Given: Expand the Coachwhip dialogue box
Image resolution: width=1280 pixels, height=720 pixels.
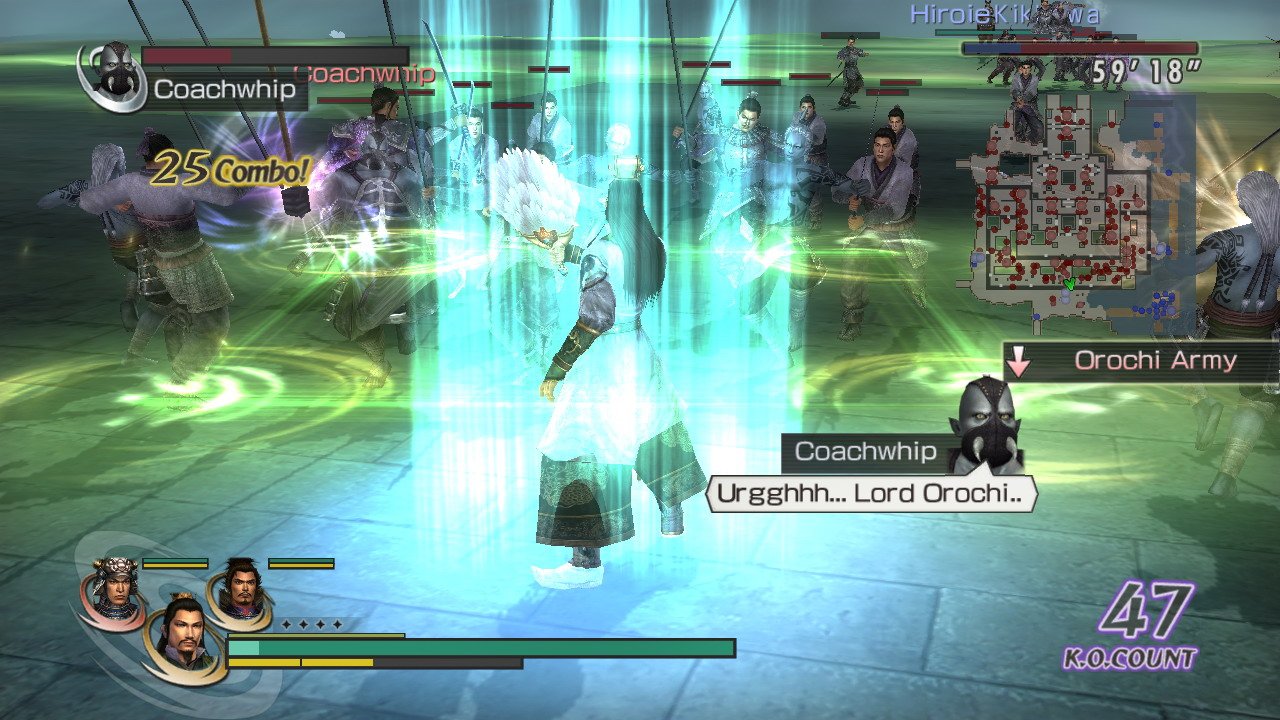Looking at the screenshot, I should (x=872, y=492).
